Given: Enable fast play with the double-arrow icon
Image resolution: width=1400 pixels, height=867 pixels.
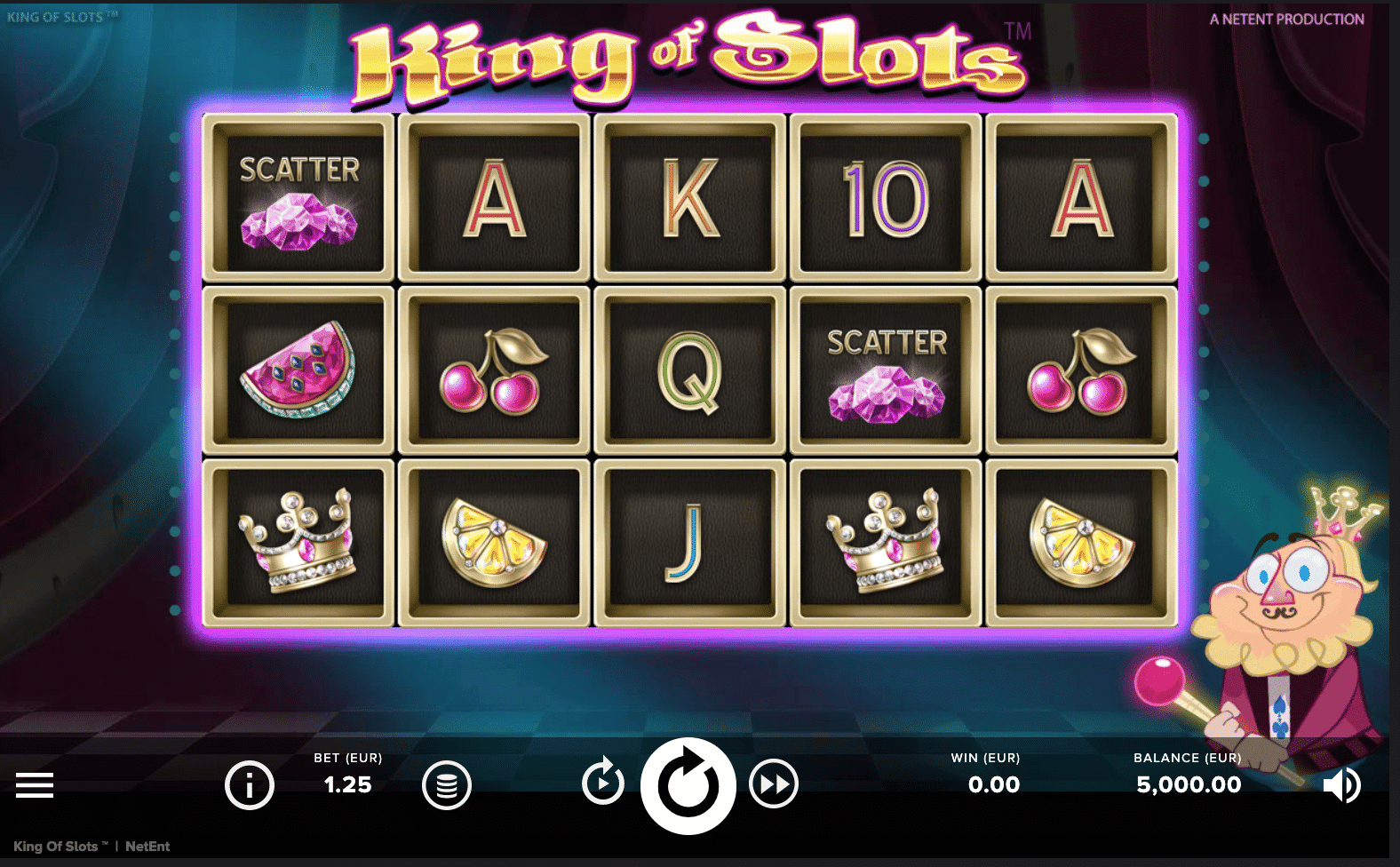Looking at the screenshot, I should (x=774, y=785).
